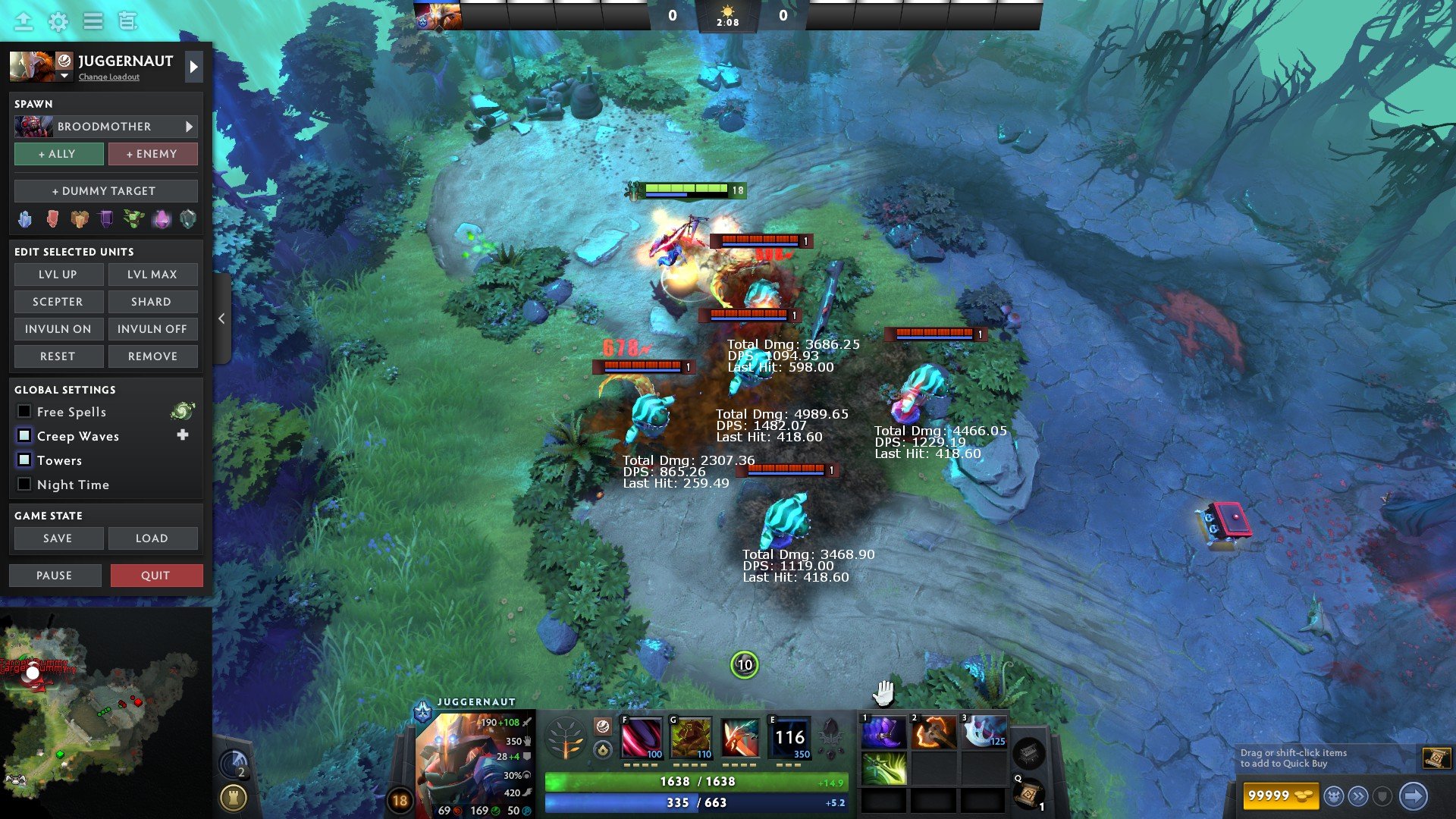Remove the selected unit
Viewport: 1456px width, 819px height.
click(152, 356)
